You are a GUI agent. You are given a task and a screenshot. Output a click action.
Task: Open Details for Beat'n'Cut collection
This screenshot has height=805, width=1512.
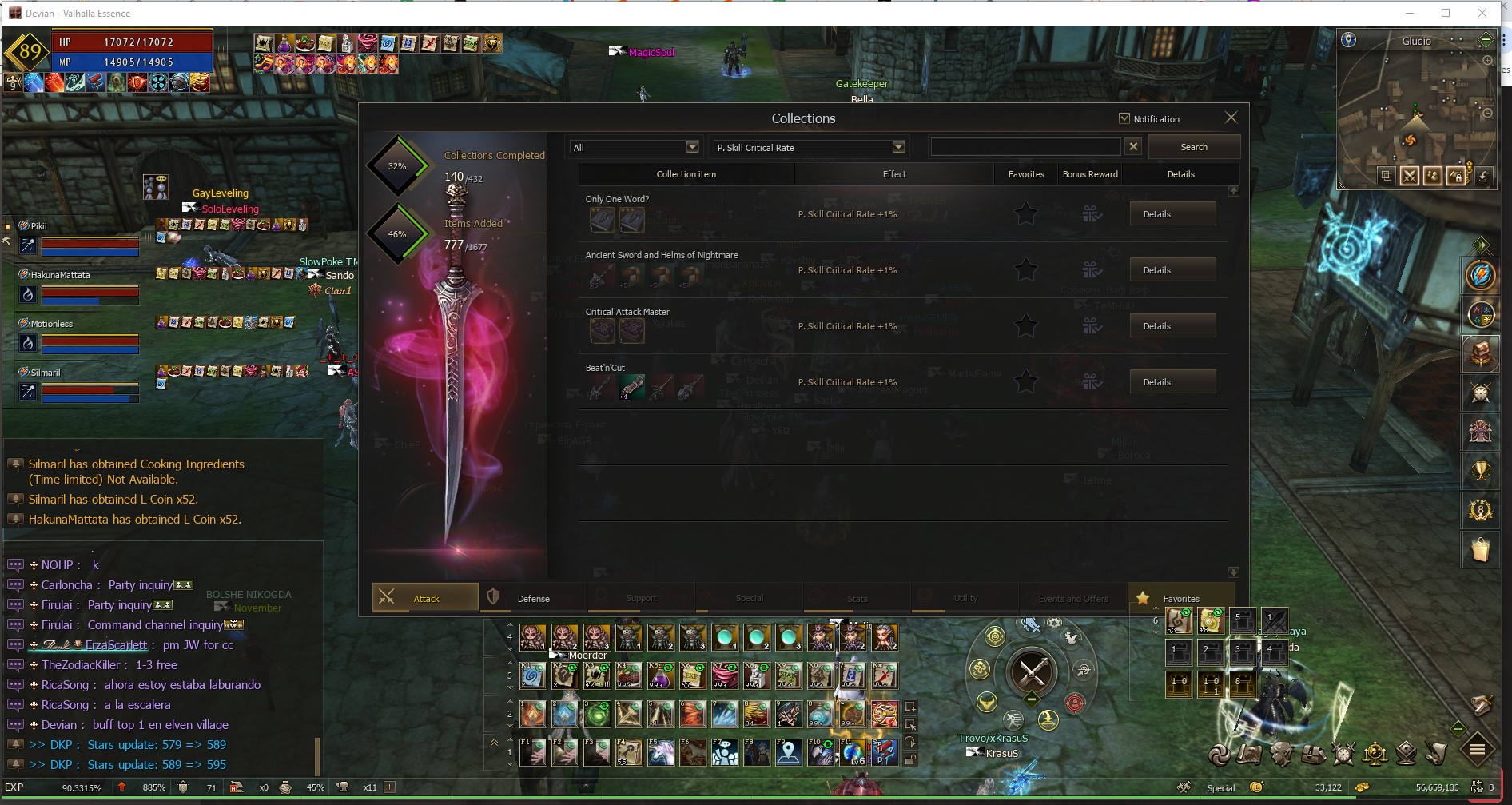pos(1172,382)
